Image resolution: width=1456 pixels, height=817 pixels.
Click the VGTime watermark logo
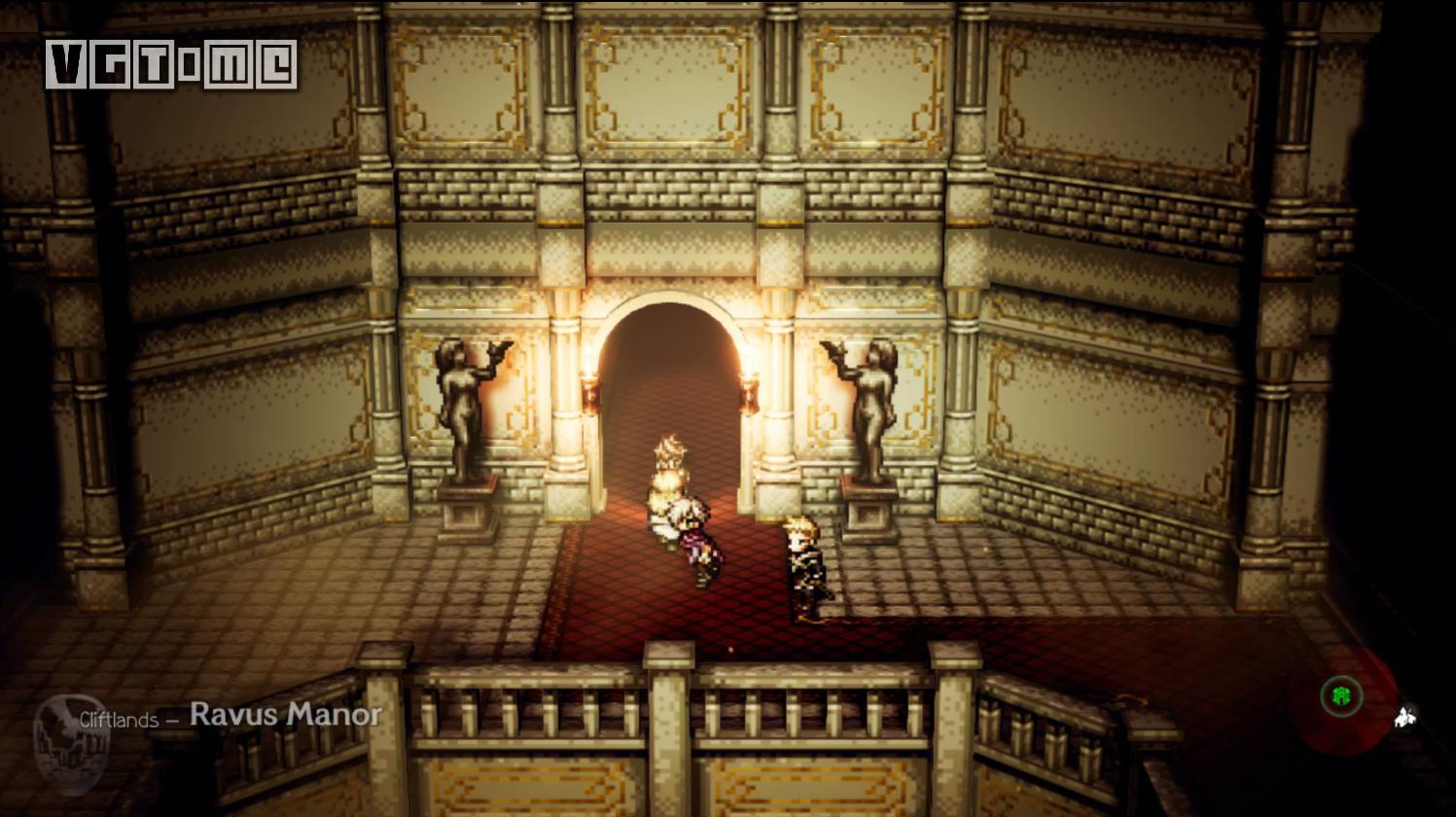[171, 65]
